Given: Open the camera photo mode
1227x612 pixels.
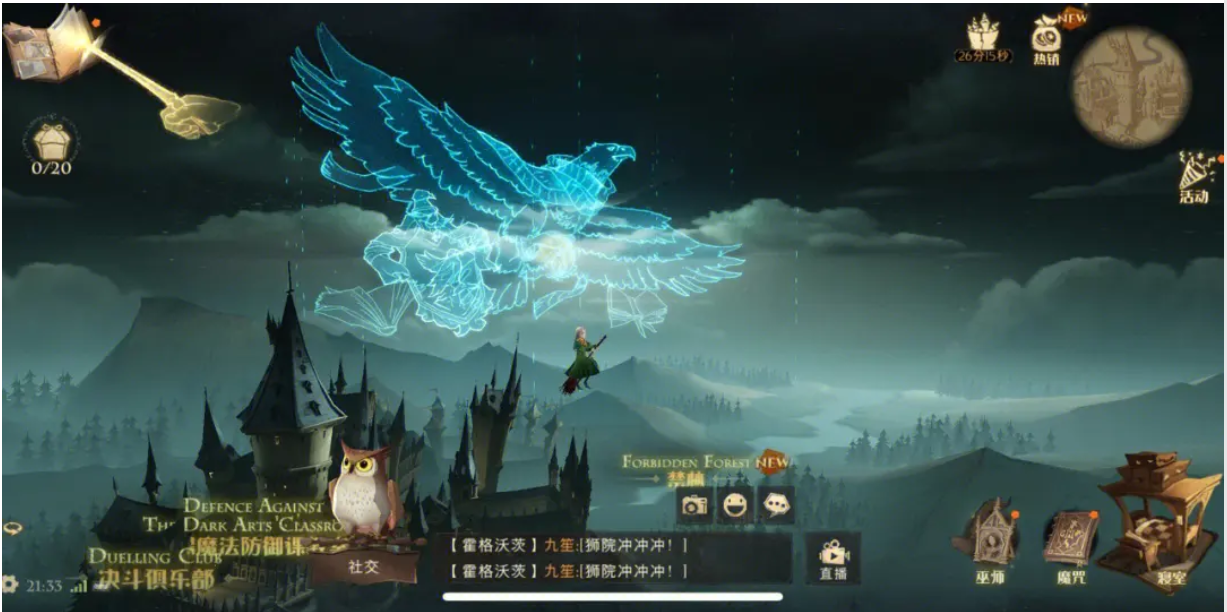Looking at the screenshot, I should pyautogui.click(x=694, y=505).
